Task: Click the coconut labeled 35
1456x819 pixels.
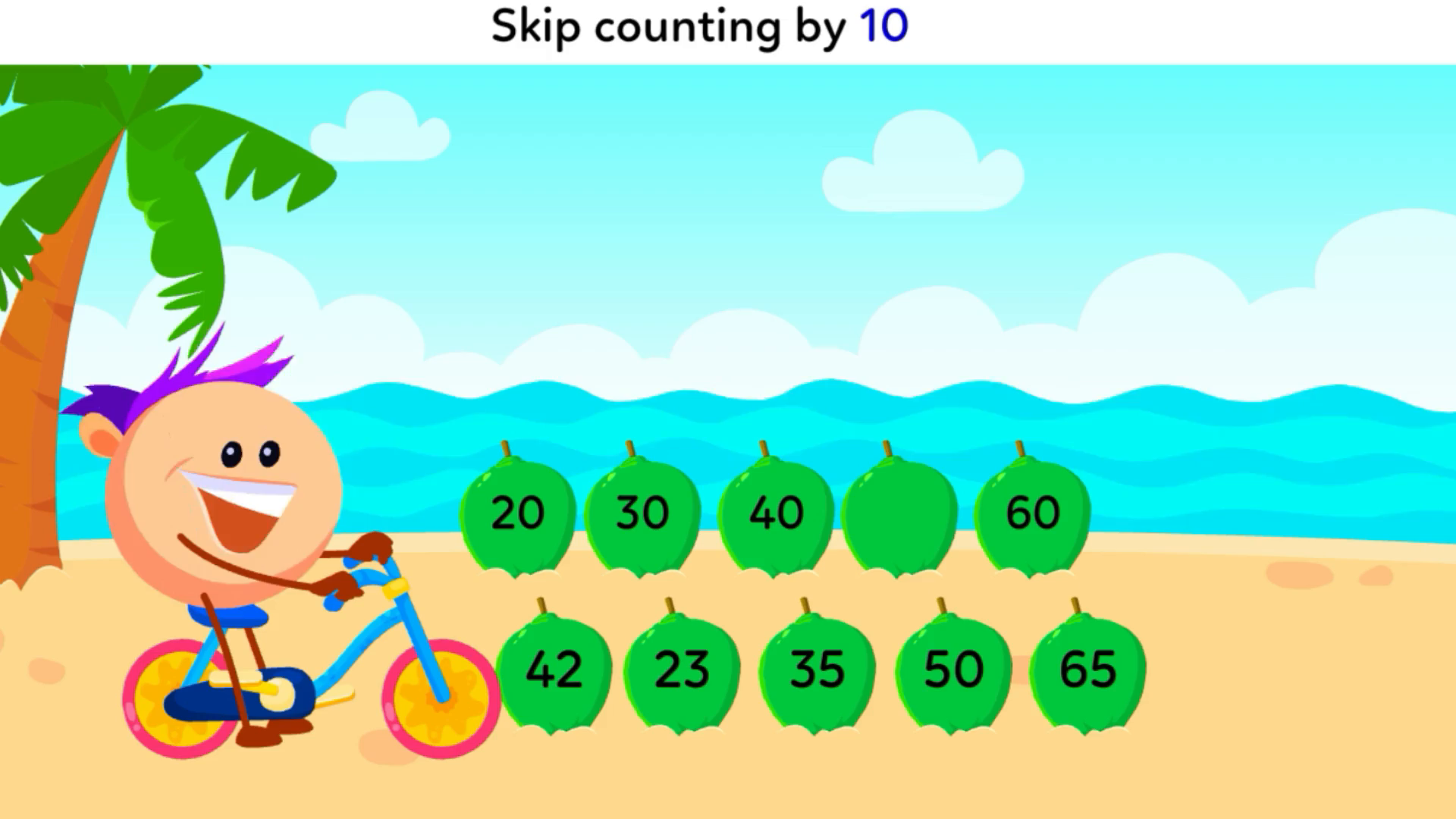Action: pyautogui.click(x=817, y=669)
